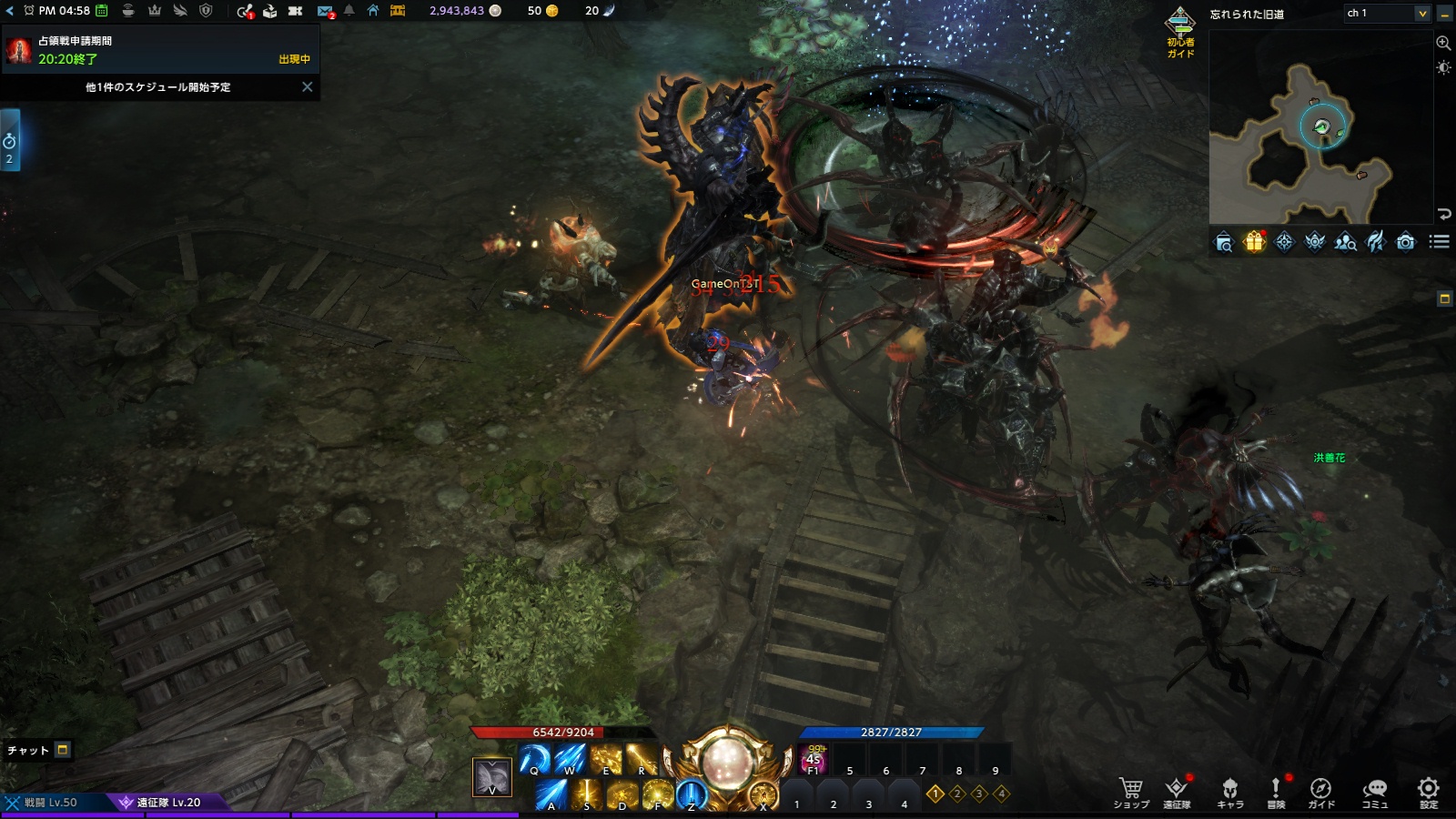
Task: Minimize the minimap panel
Action: tap(1444, 14)
